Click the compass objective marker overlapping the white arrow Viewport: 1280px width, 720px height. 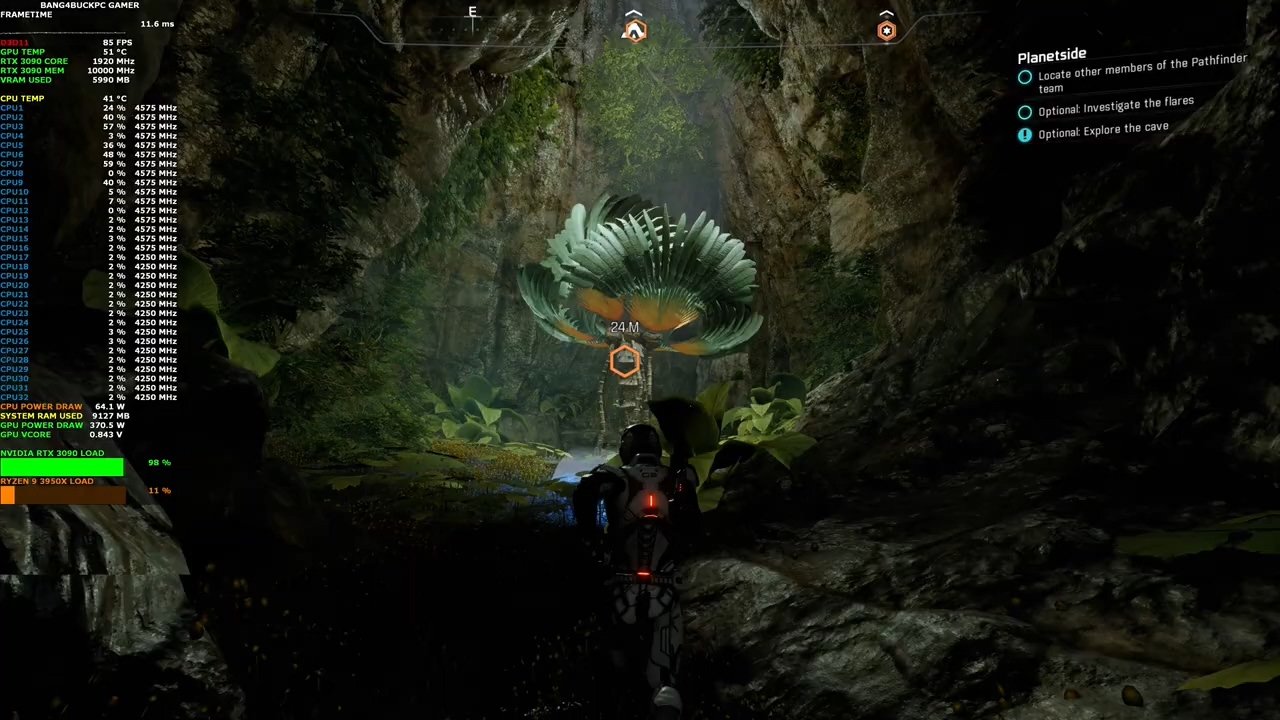(634, 31)
